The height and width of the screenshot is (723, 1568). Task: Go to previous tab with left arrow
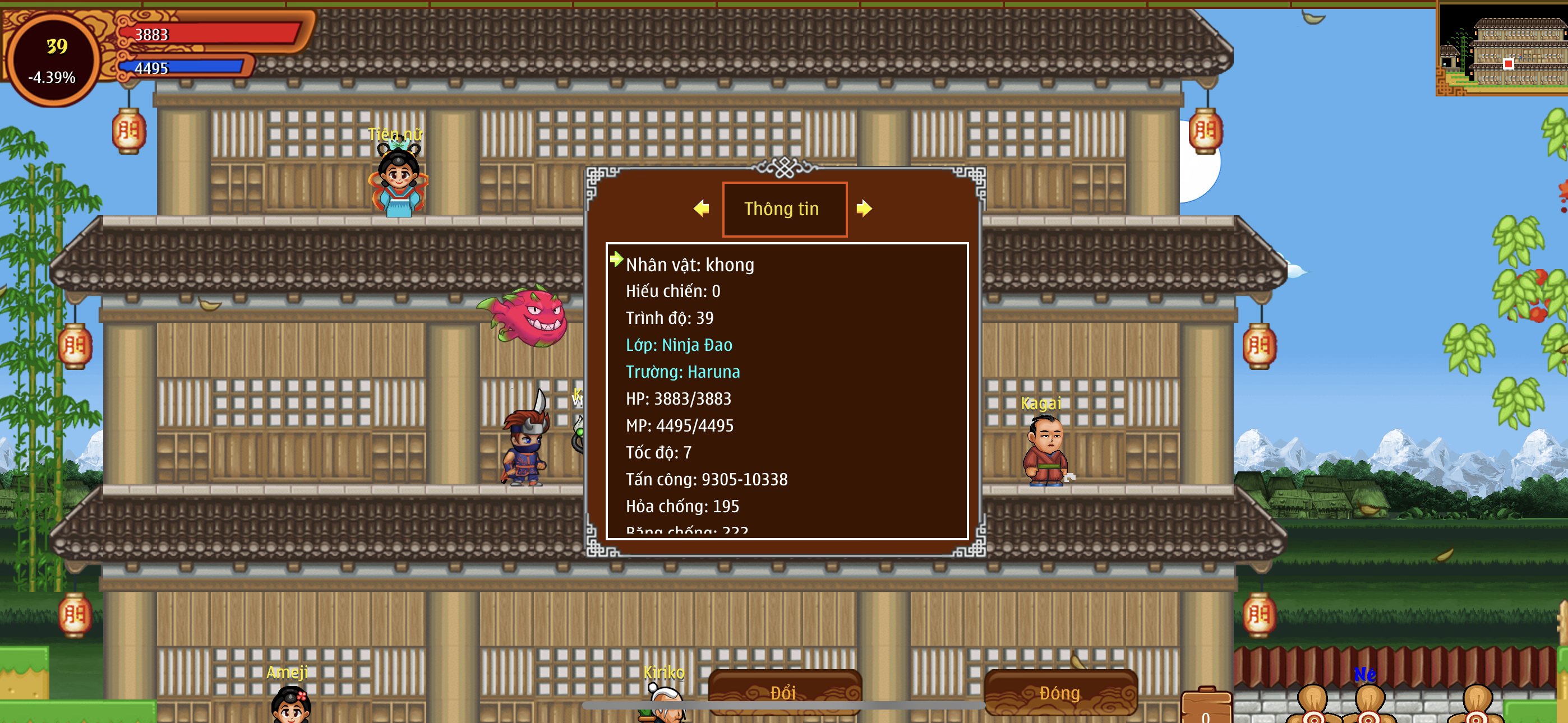701,208
